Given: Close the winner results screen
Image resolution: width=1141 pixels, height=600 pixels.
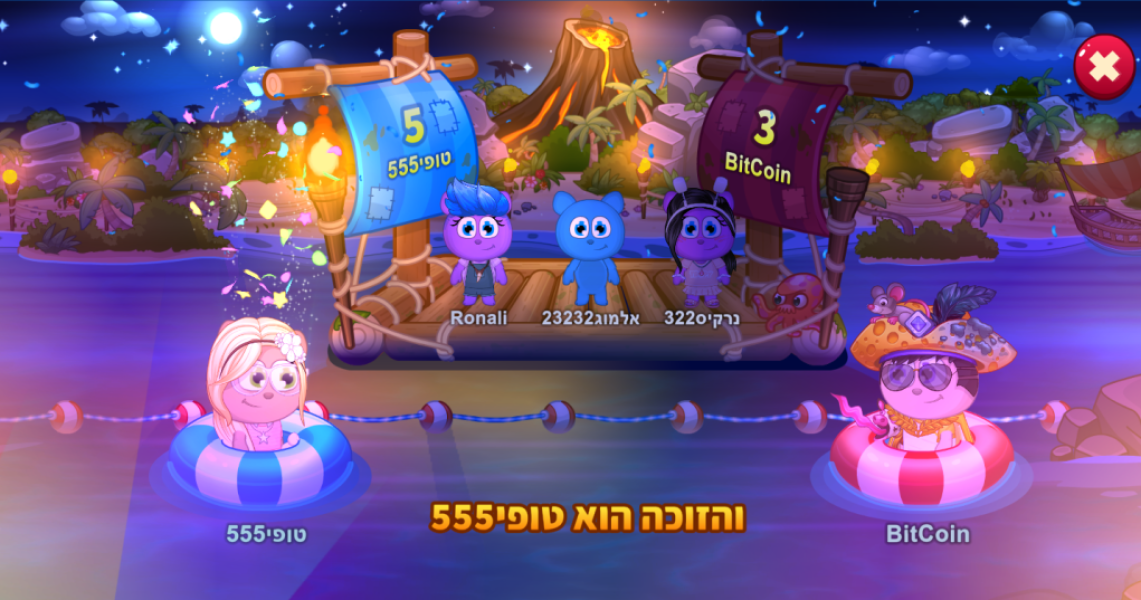Looking at the screenshot, I should coord(1104,67).
